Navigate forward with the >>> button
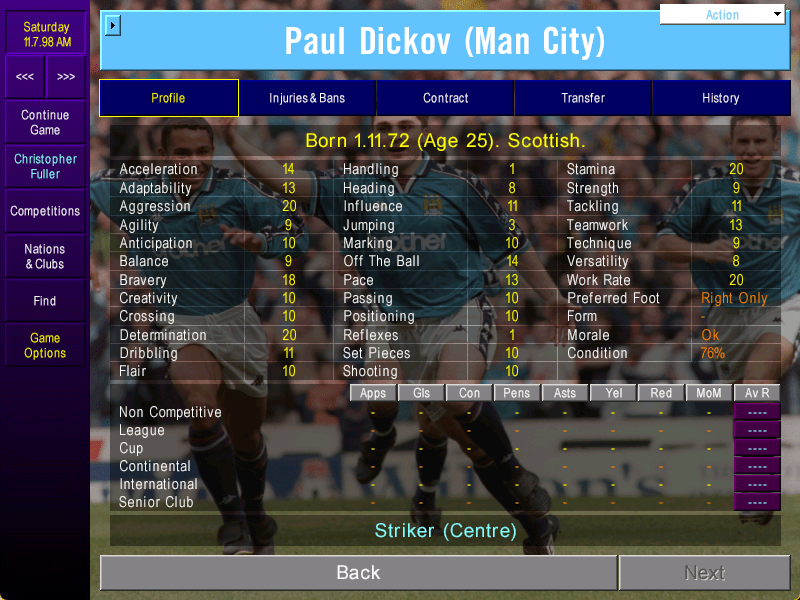The width and height of the screenshot is (800, 600). pos(66,77)
